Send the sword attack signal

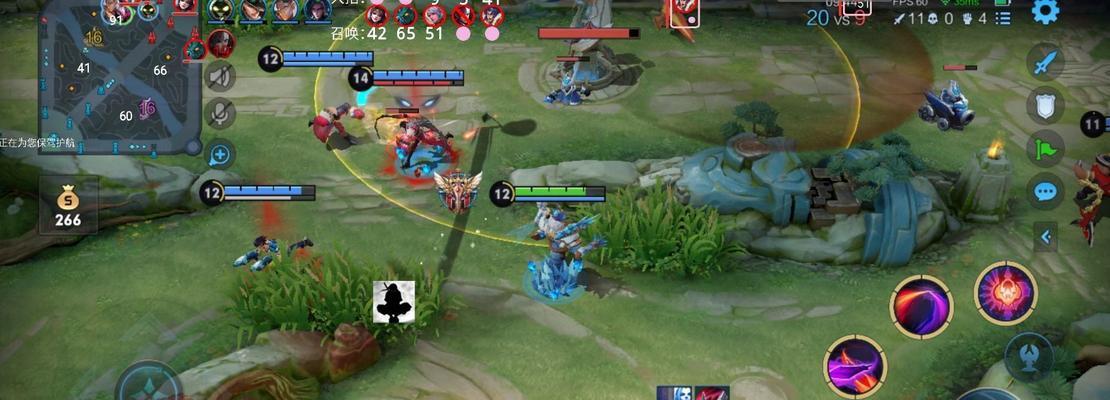(x=1045, y=64)
